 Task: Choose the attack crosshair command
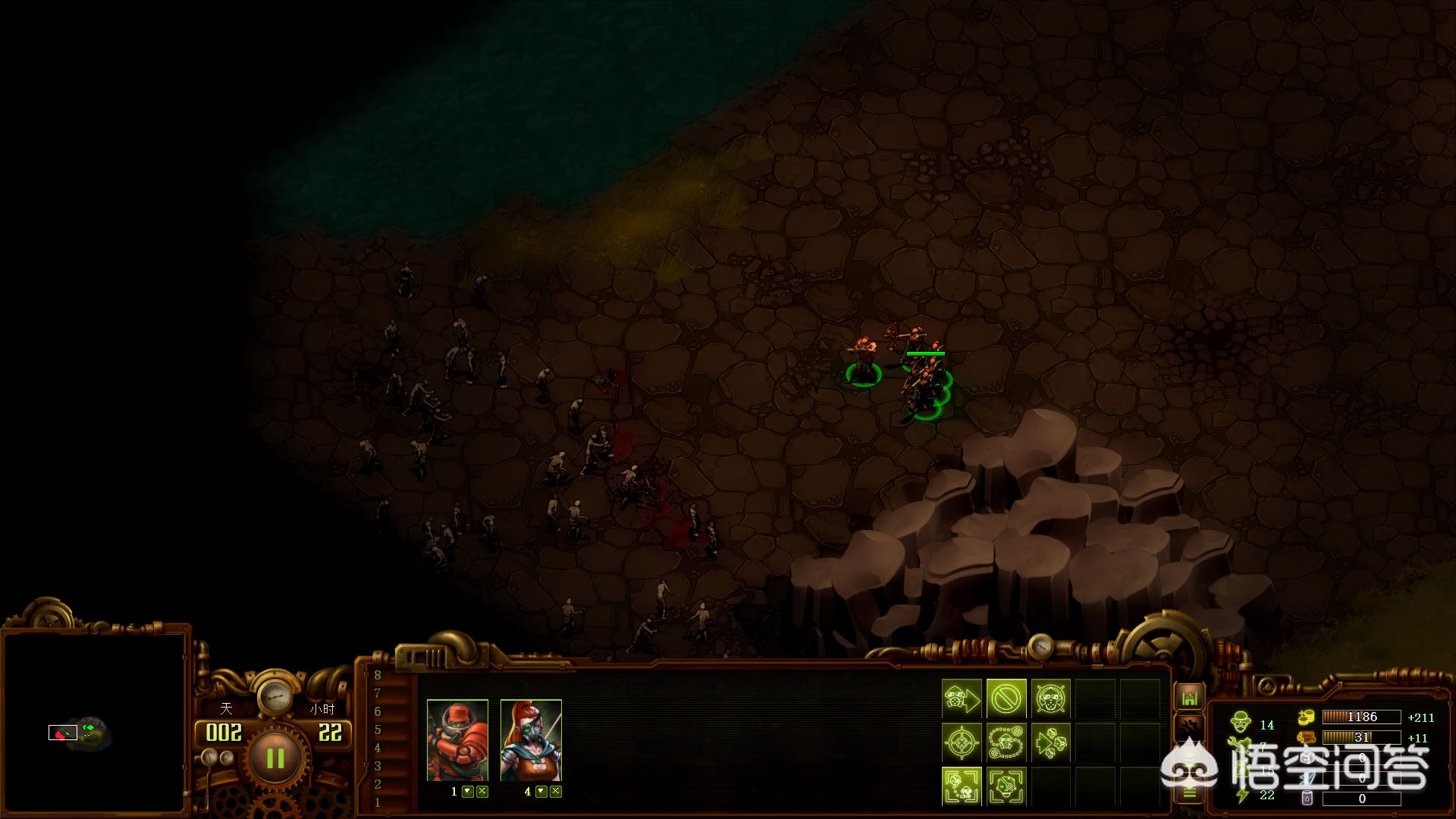(962, 742)
